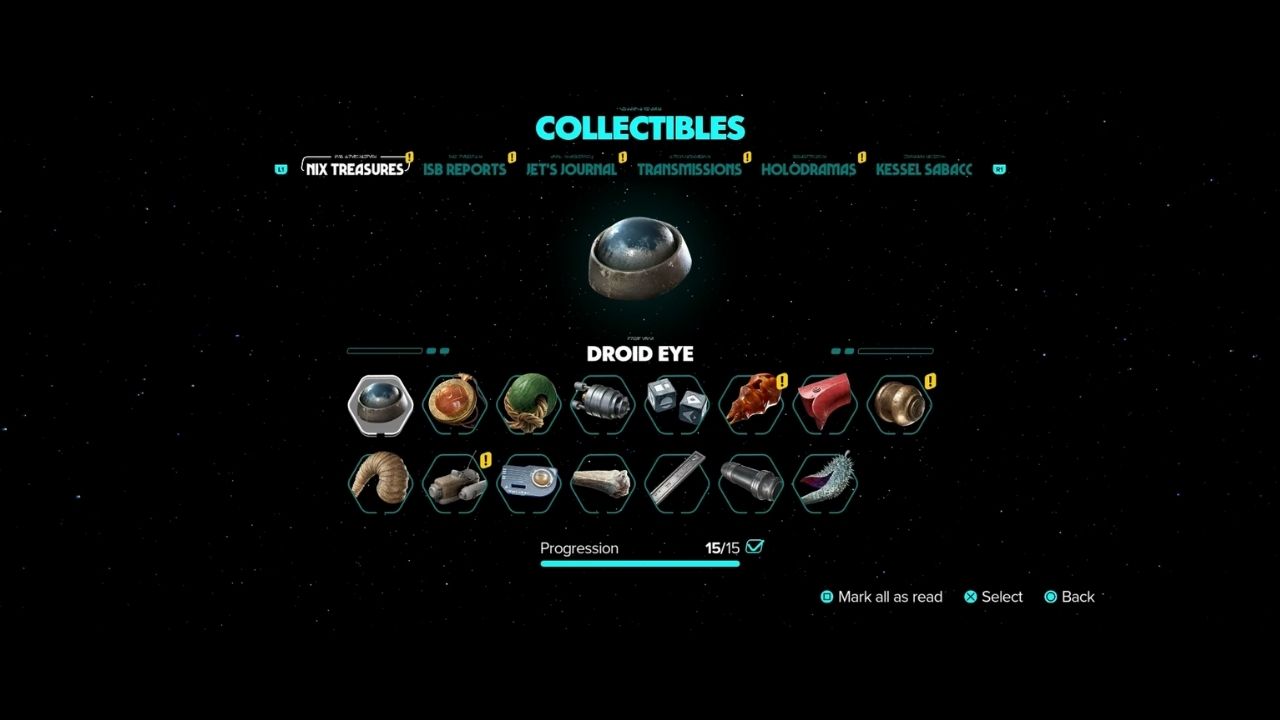Click the LT bumper to view previous category

point(281,170)
